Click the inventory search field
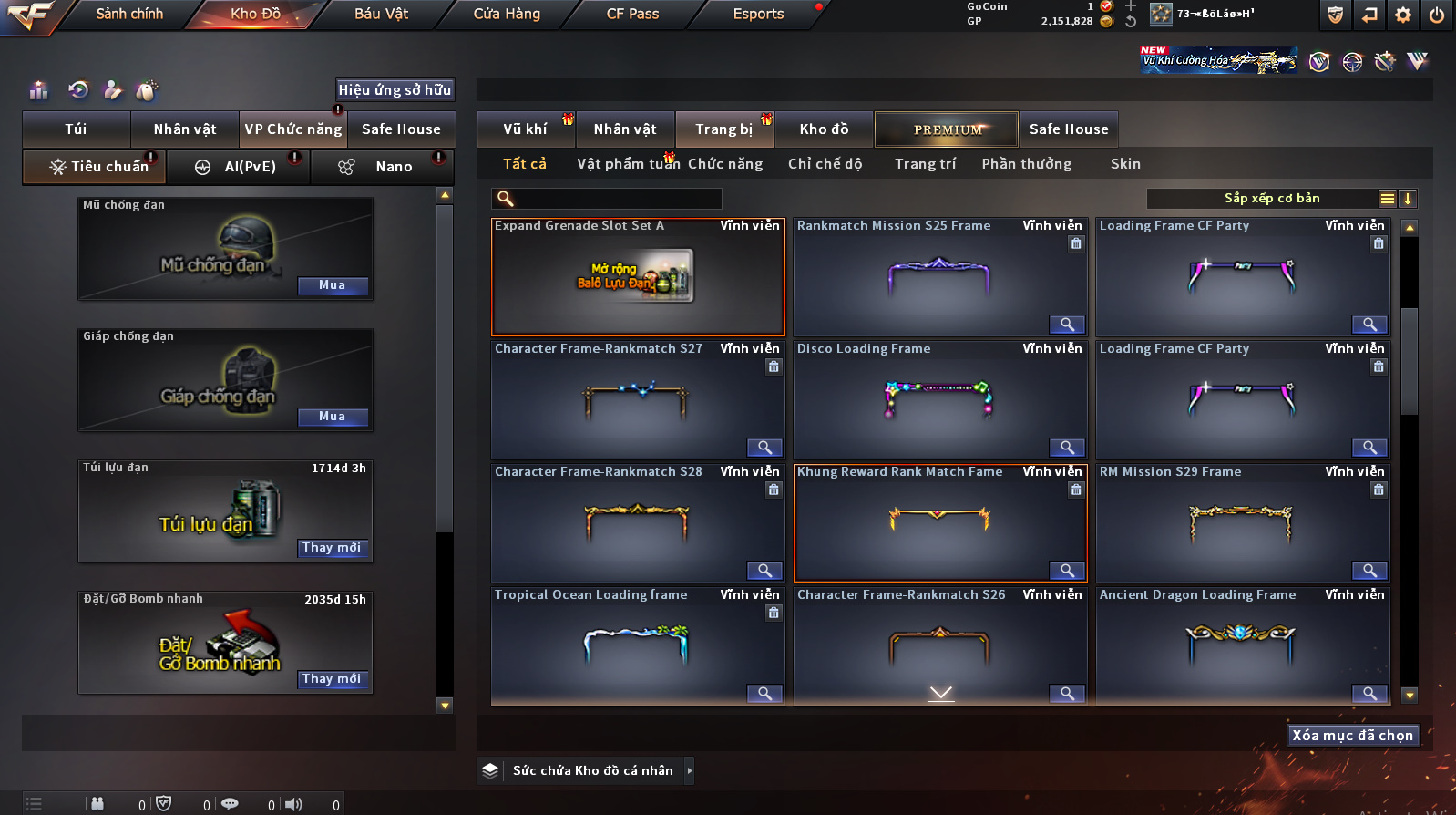The height and width of the screenshot is (815, 1456). point(617,199)
